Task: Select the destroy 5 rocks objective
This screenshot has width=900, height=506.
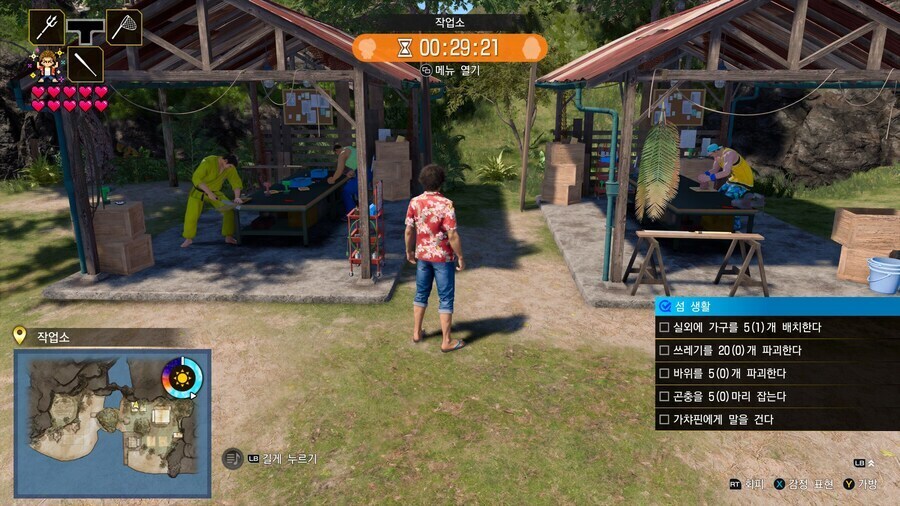Action: pyautogui.click(x=776, y=374)
